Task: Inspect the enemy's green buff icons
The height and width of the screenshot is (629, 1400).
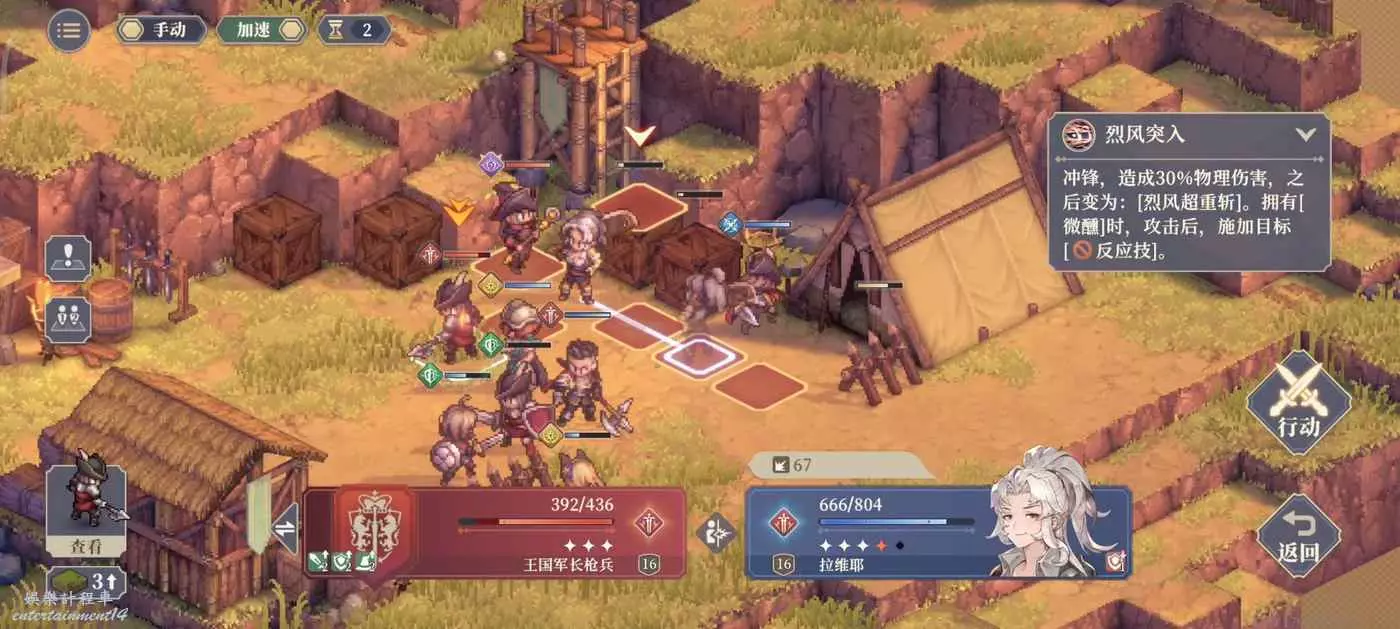Action: coord(342,563)
